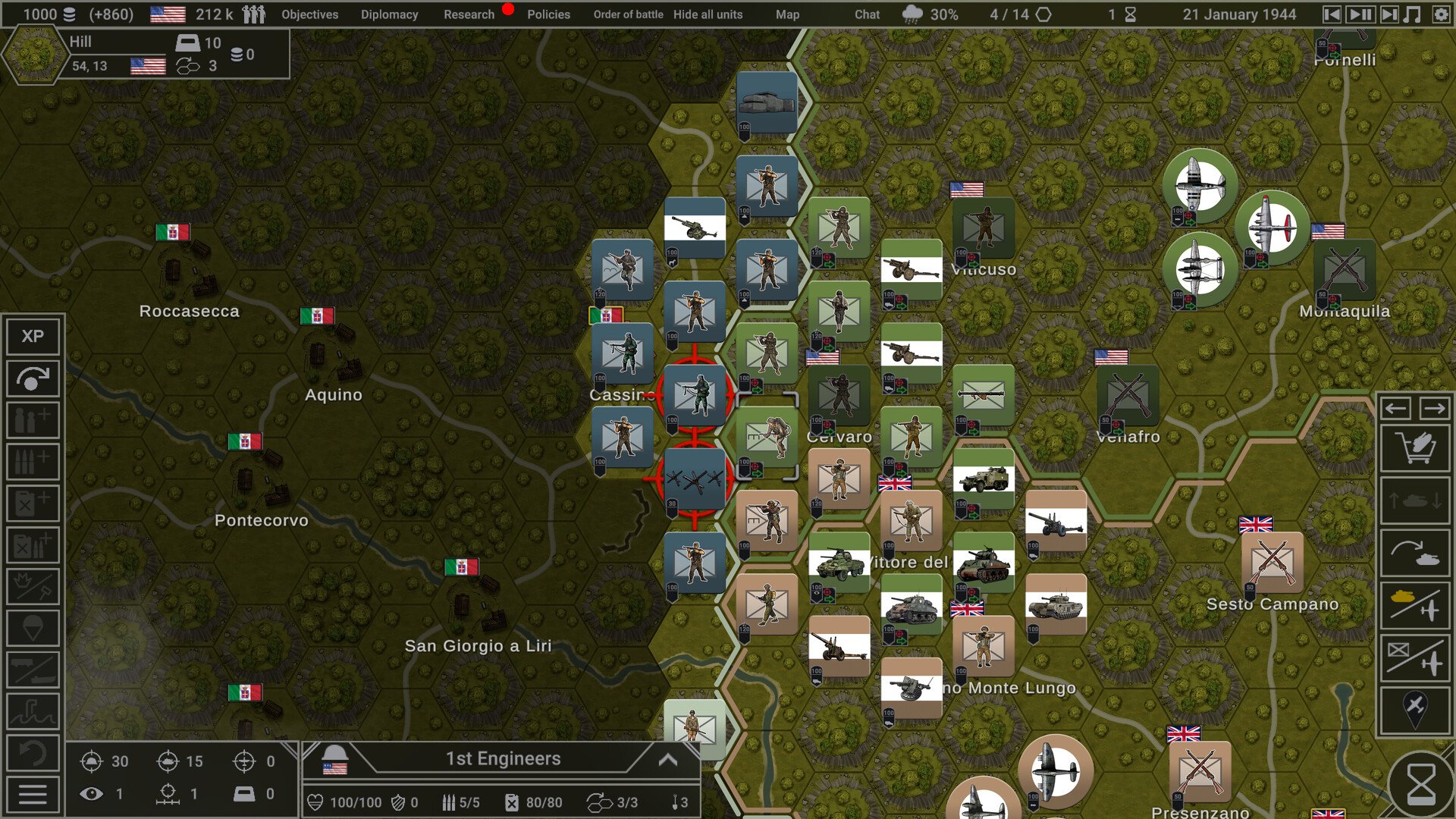The width and height of the screenshot is (1456, 819).
Task: Skip to the previous track
Action: click(1332, 14)
